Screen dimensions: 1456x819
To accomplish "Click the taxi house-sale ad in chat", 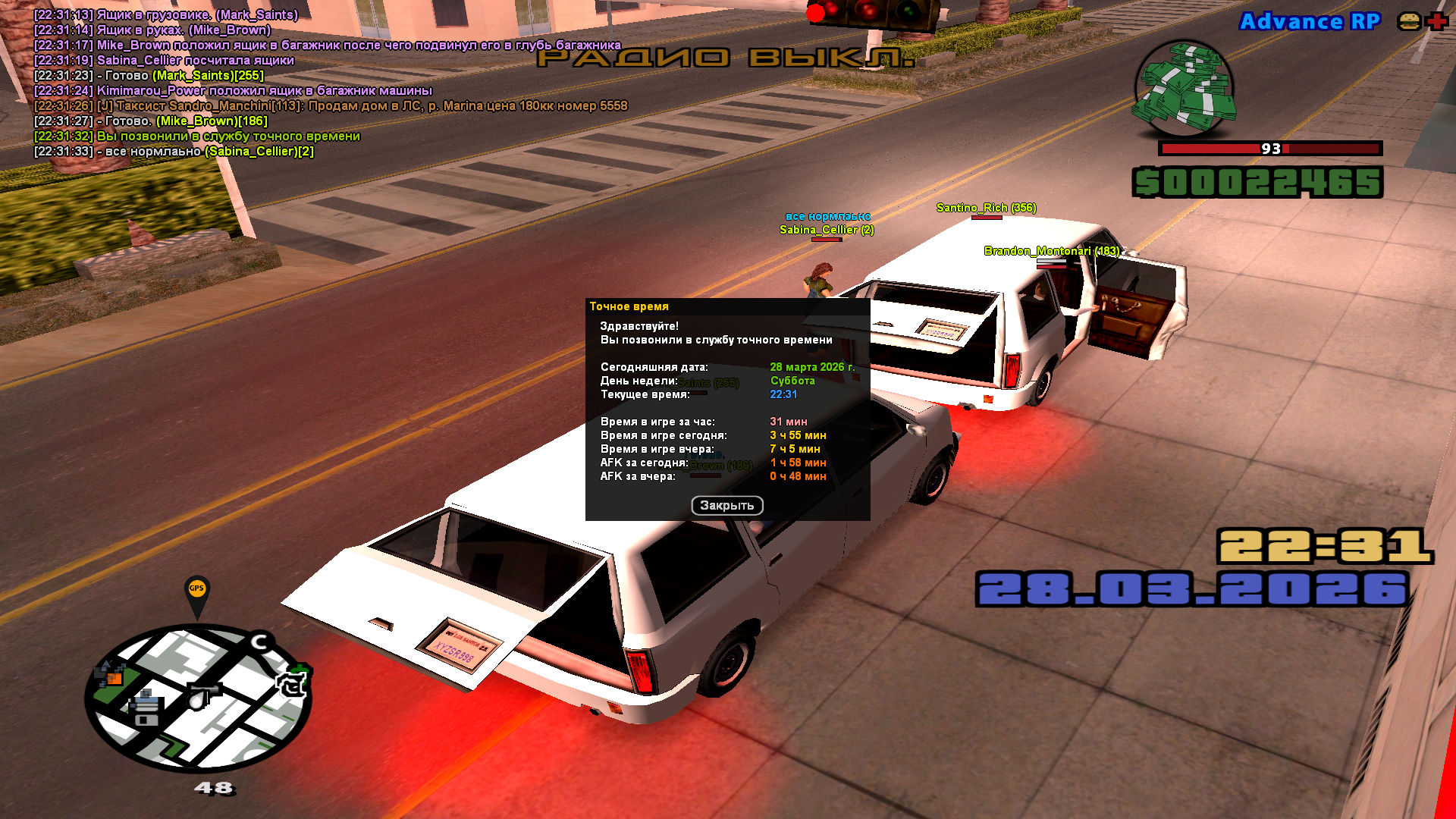I will [x=331, y=106].
